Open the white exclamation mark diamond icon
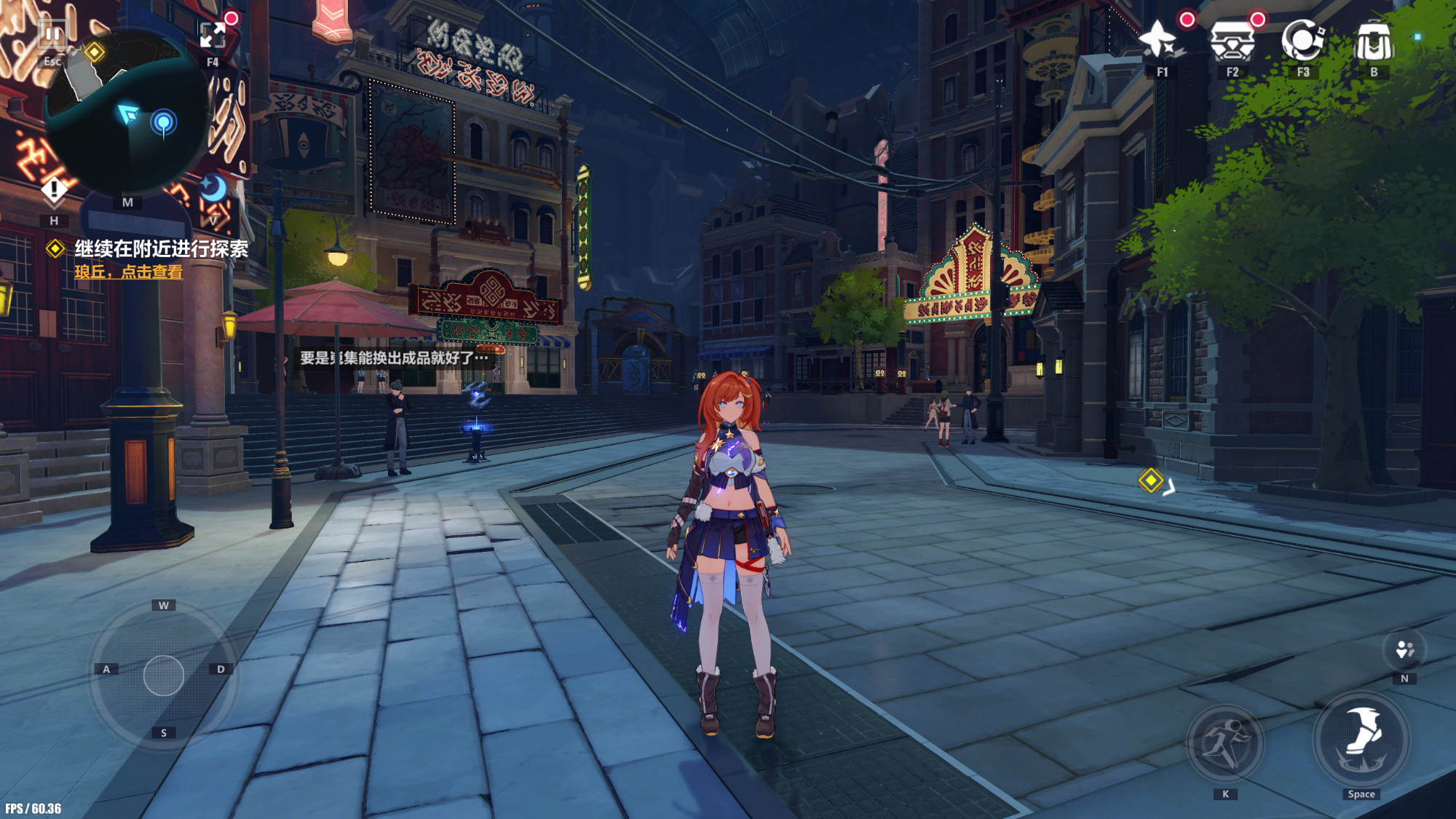Viewport: 1456px width, 819px height. (x=54, y=191)
